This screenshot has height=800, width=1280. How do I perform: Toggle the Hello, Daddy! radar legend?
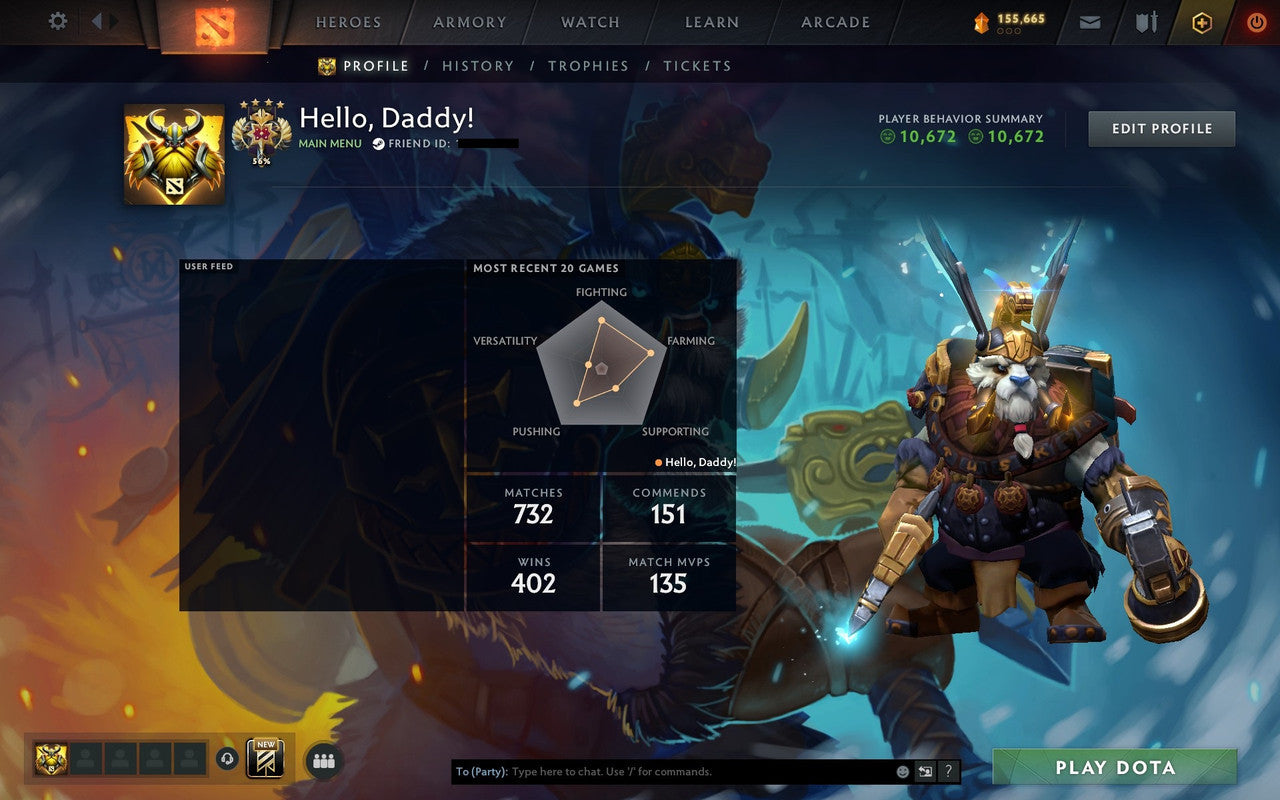(x=695, y=462)
